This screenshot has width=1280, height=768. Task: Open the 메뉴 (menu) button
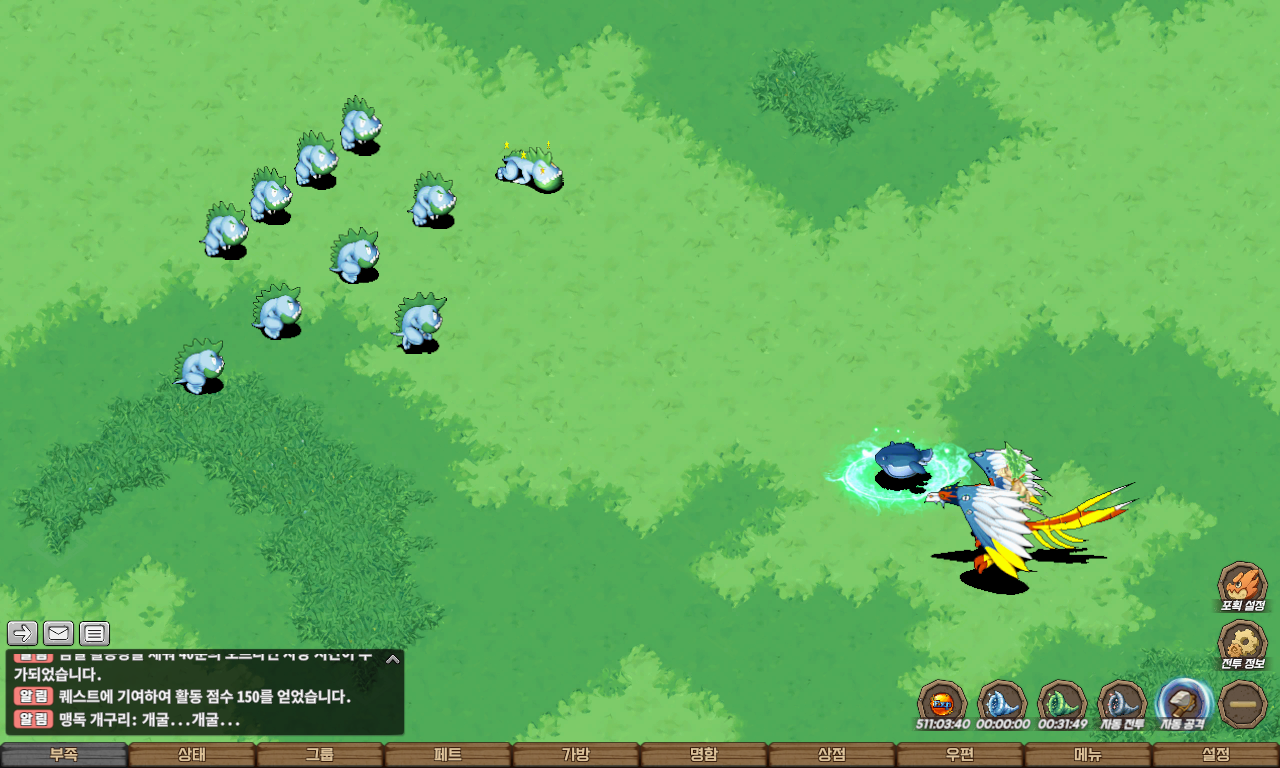click(1088, 755)
